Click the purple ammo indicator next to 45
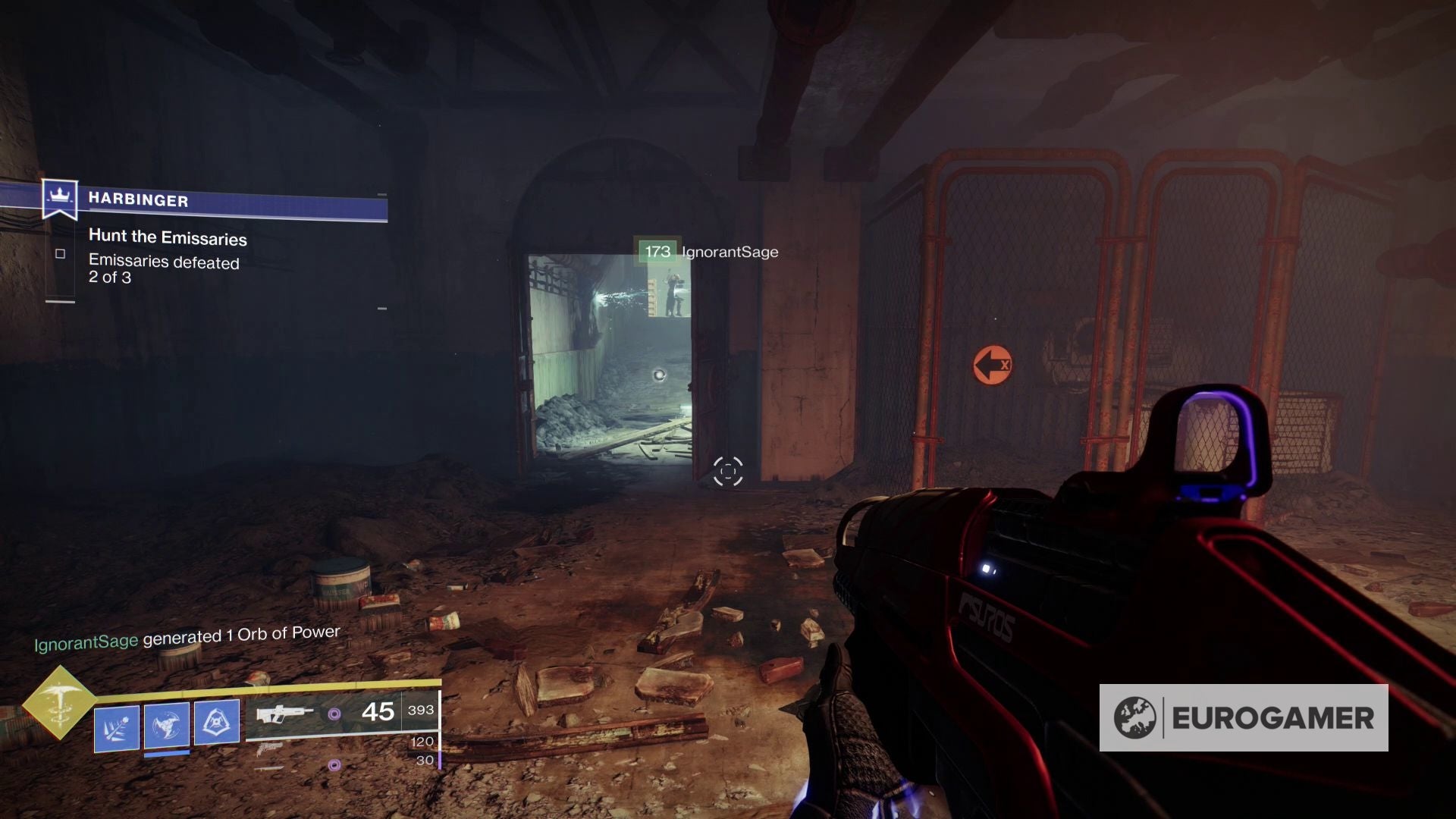 click(334, 714)
